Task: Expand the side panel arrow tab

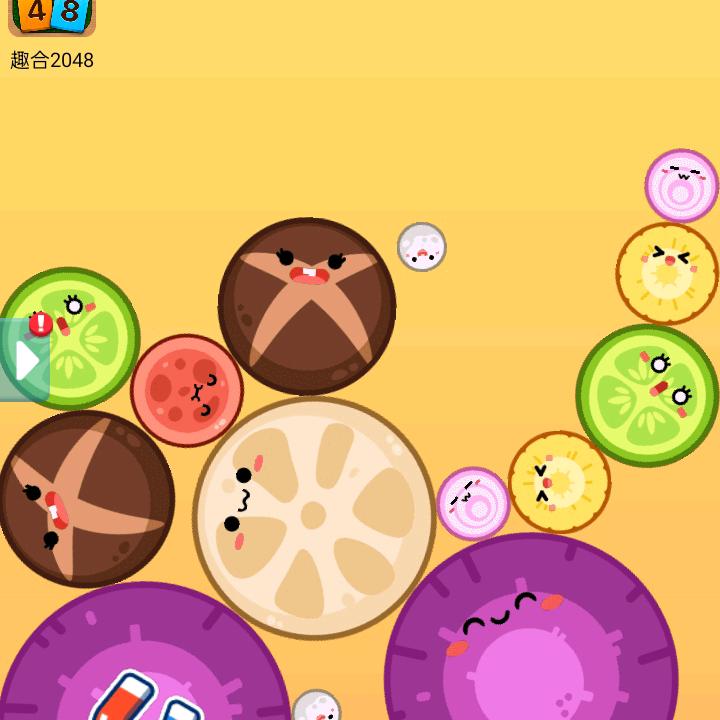Action: coord(25,360)
